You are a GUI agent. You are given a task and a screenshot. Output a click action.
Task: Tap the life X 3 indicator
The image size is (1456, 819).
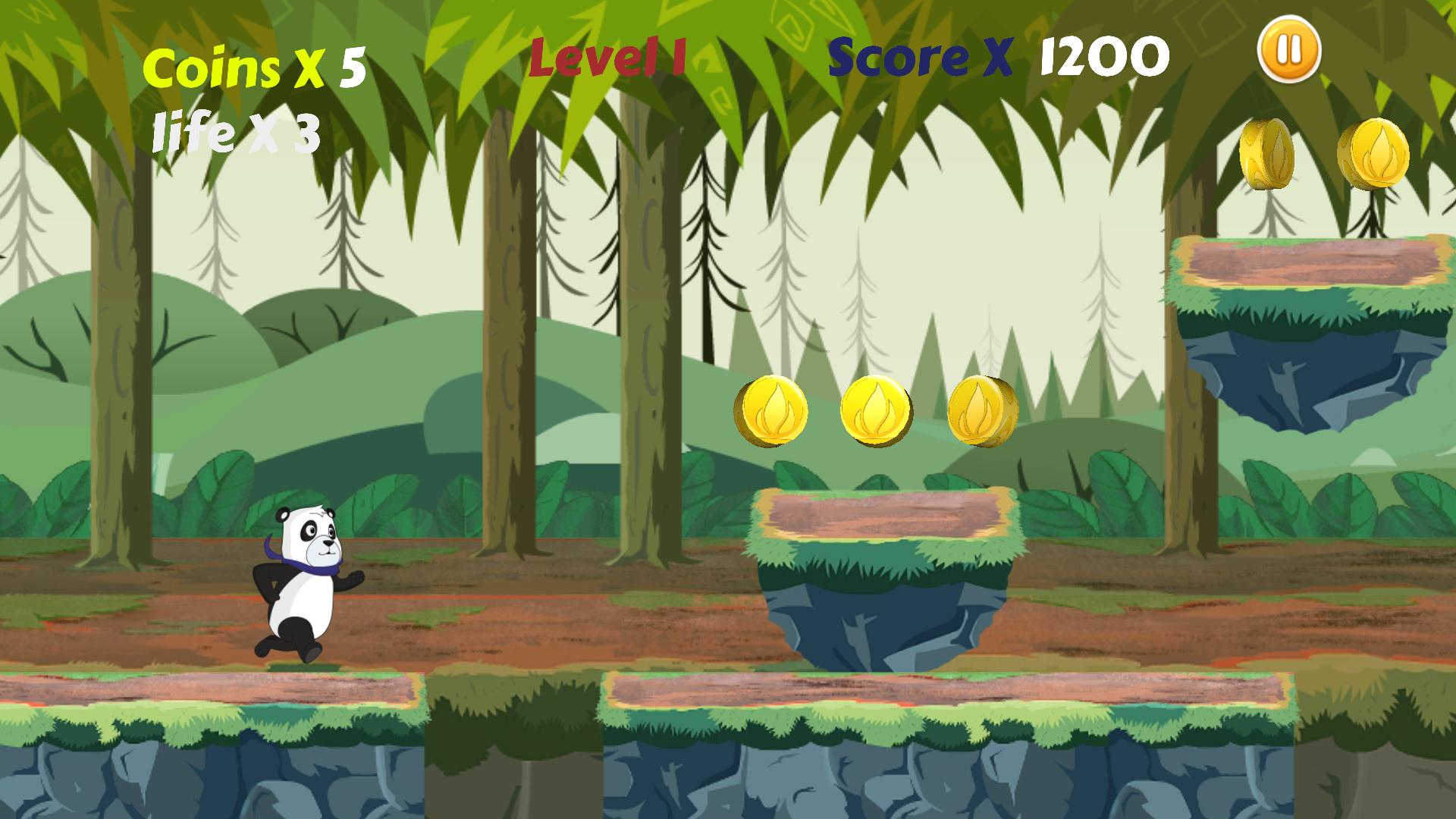click(235, 133)
